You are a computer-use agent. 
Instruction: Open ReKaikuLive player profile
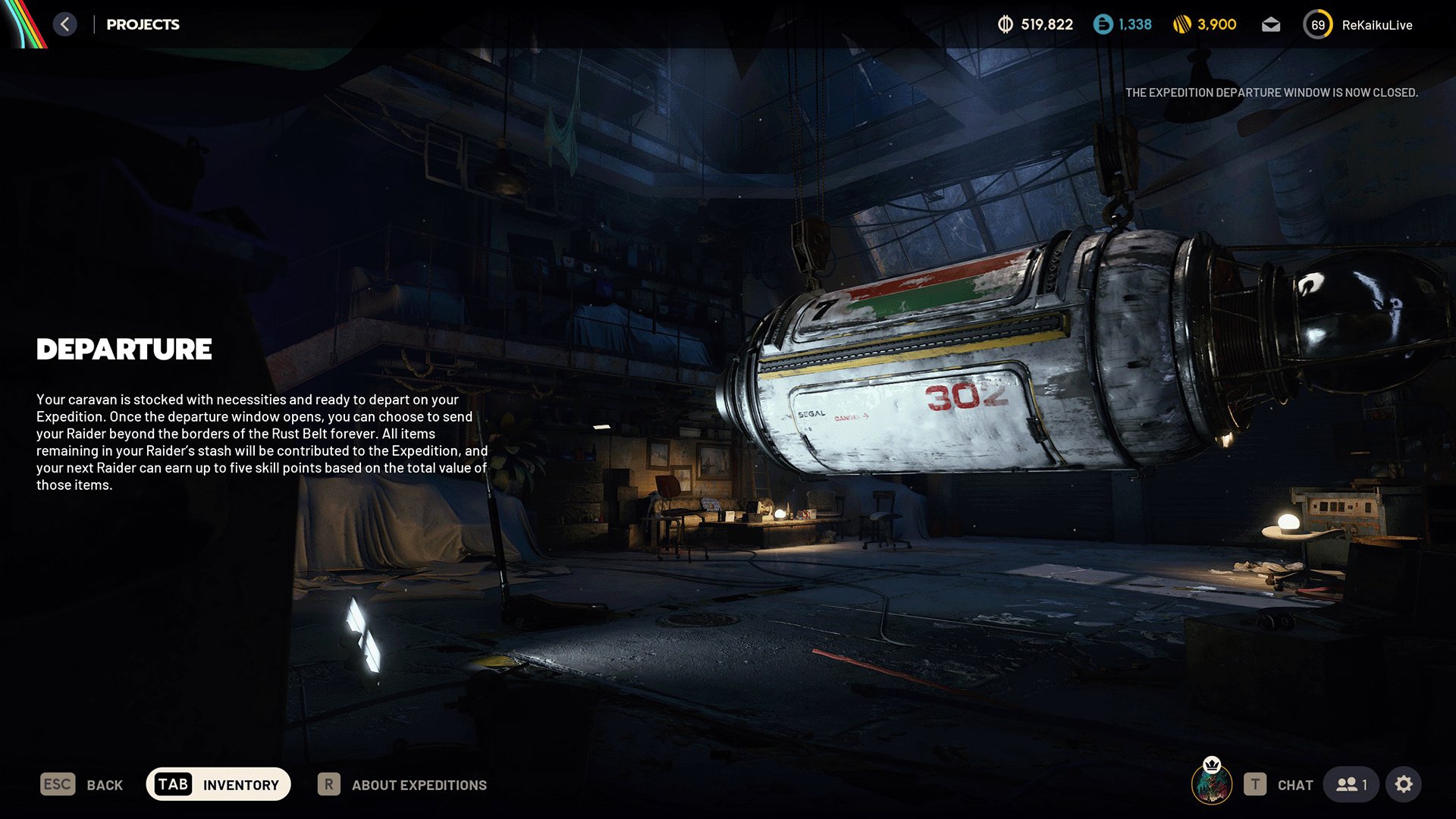[1358, 25]
